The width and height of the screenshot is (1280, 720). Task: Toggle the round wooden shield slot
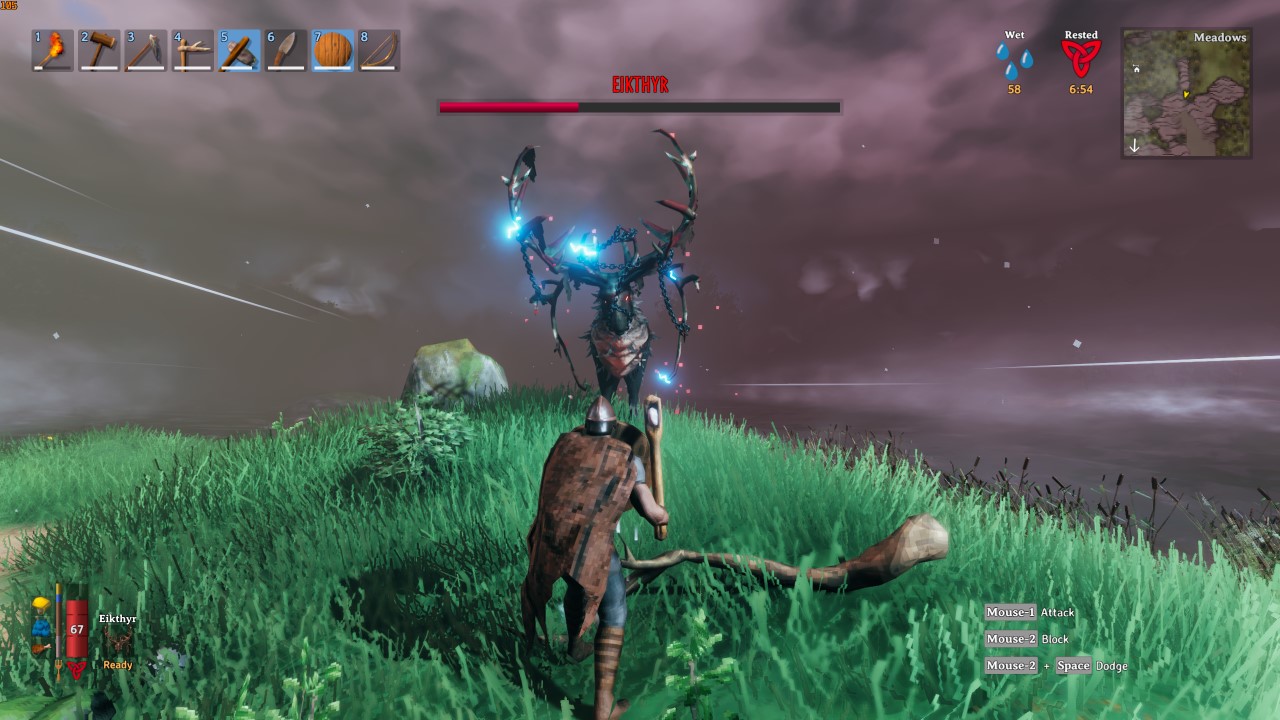coord(332,50)
